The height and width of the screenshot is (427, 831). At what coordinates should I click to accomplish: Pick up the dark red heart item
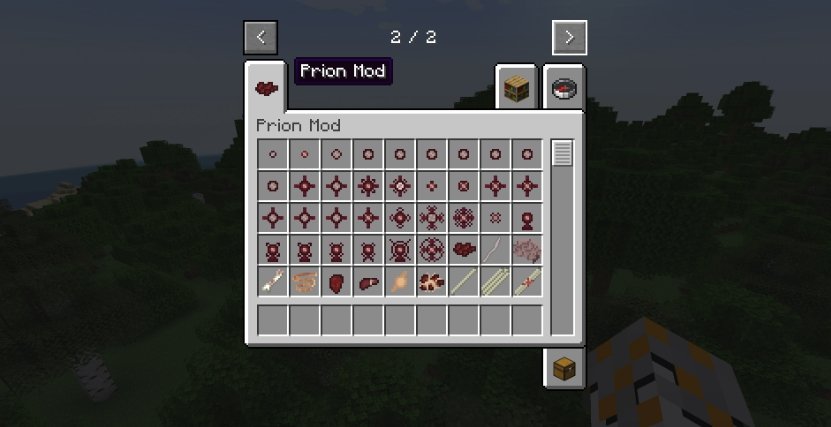[x=336, y=282]
